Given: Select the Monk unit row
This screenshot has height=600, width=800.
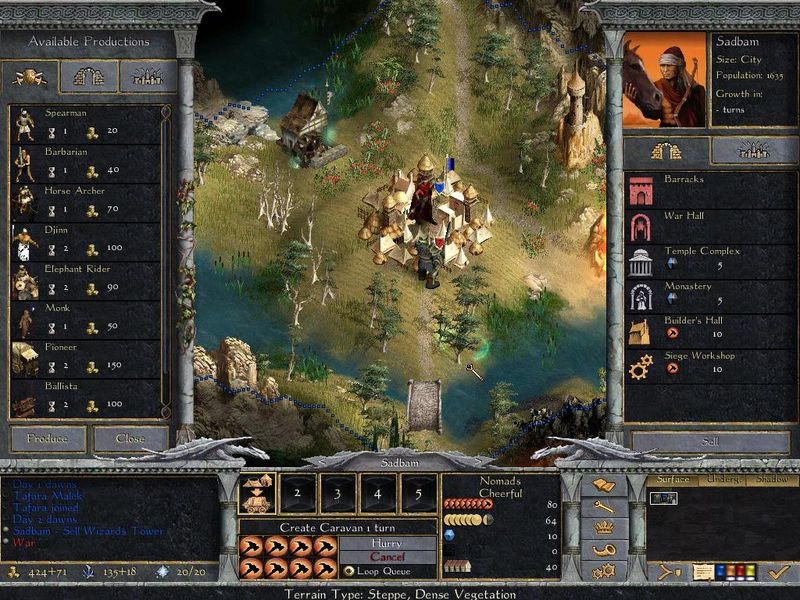Looking at the screenshot, I should 85,318.
